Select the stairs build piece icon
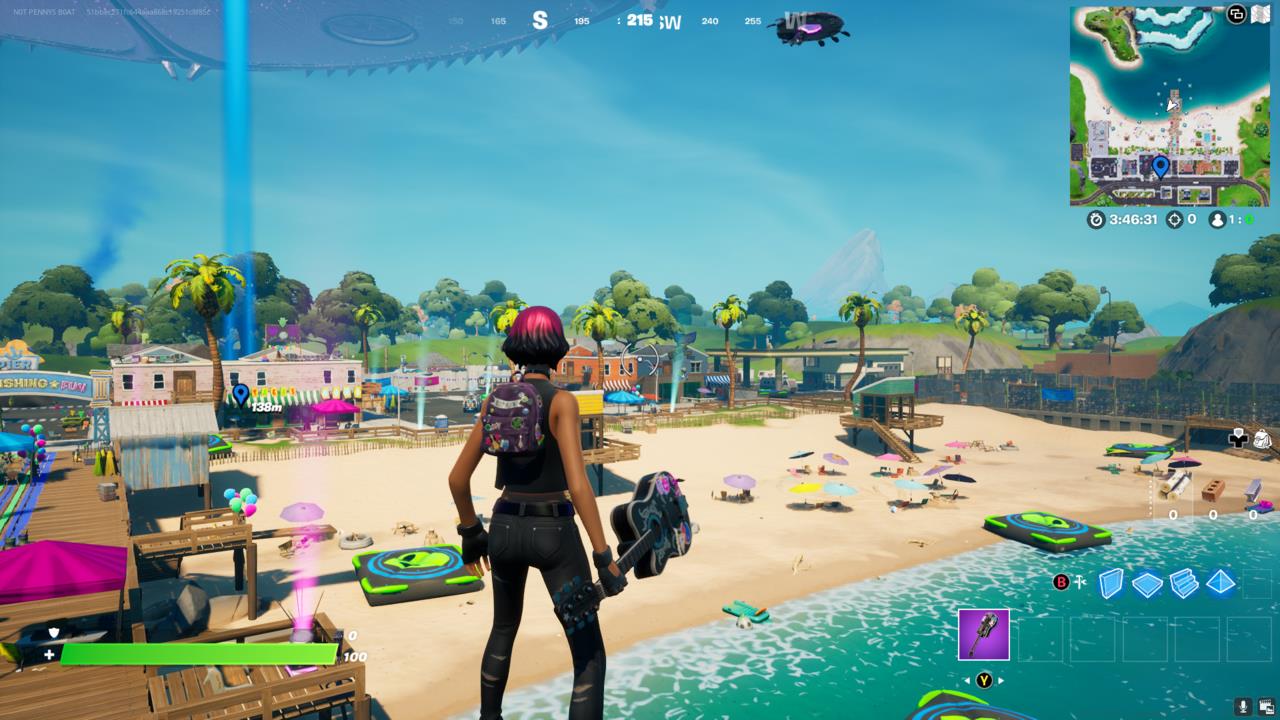Viewport: 1280px width, 720px height. pyautogui.click(x=1183, y=582)
